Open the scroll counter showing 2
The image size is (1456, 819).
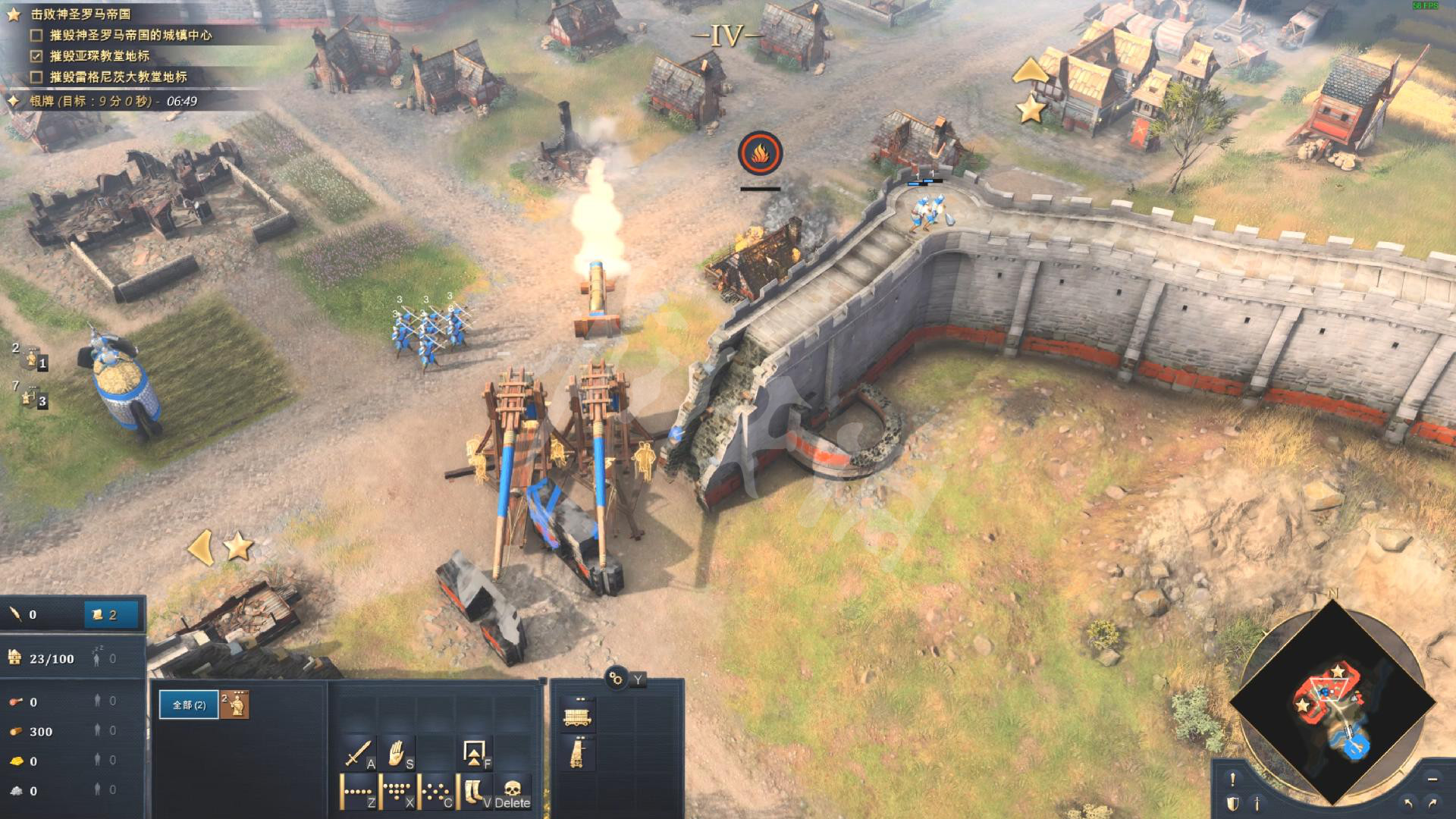[111, 615]
